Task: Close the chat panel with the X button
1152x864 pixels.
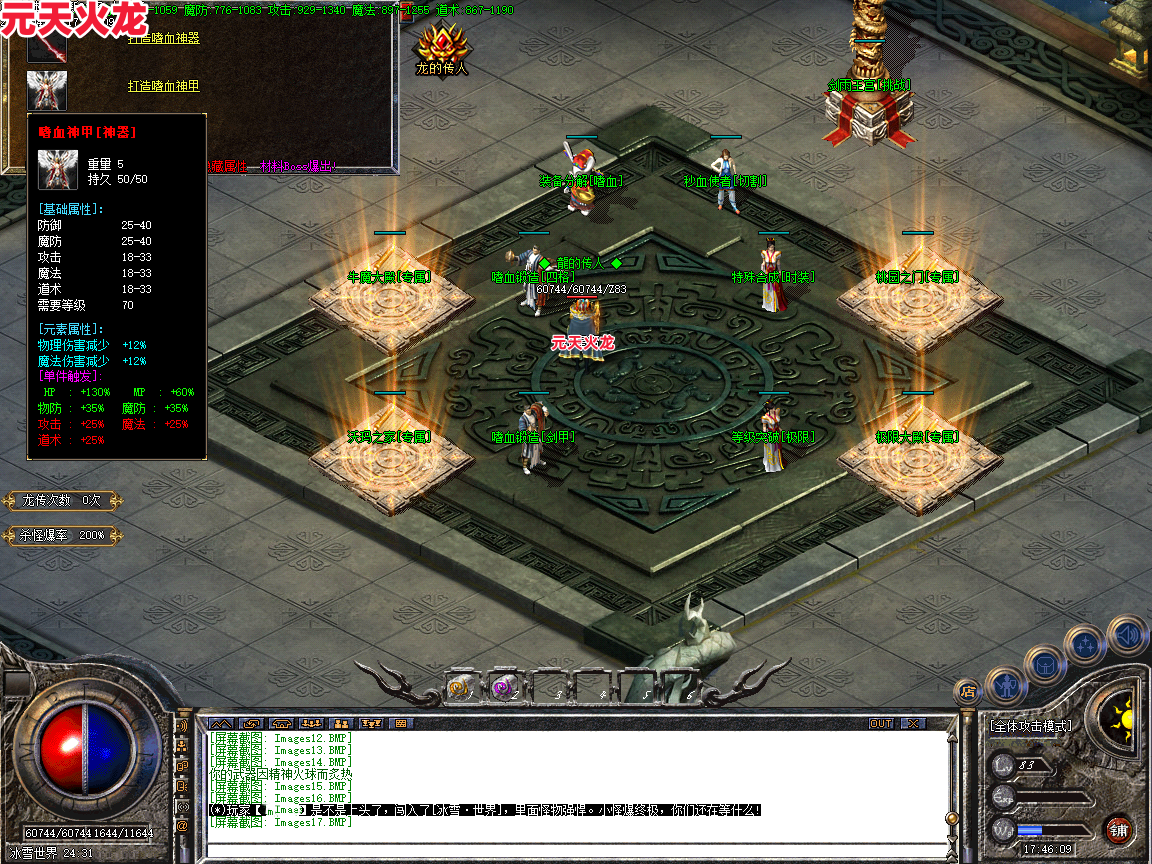Action: pos(912,723)
